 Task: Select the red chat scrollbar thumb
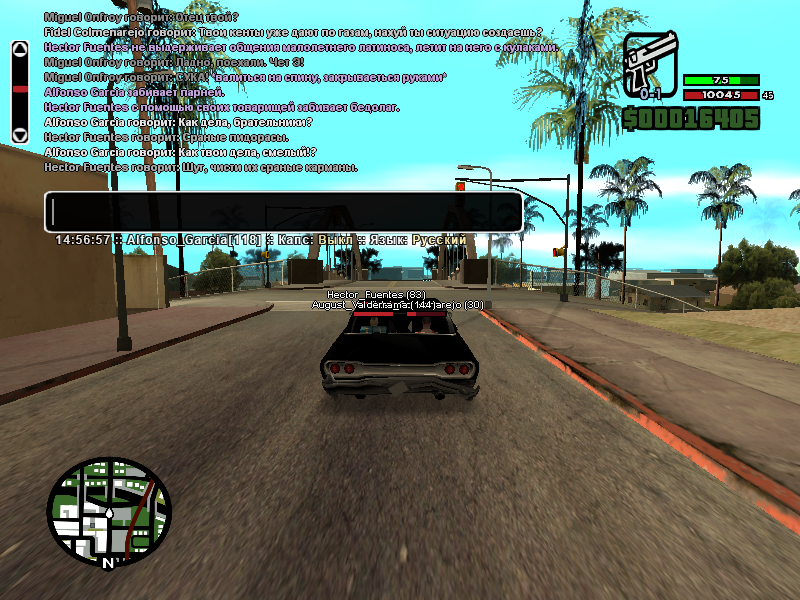click(19, 90)
